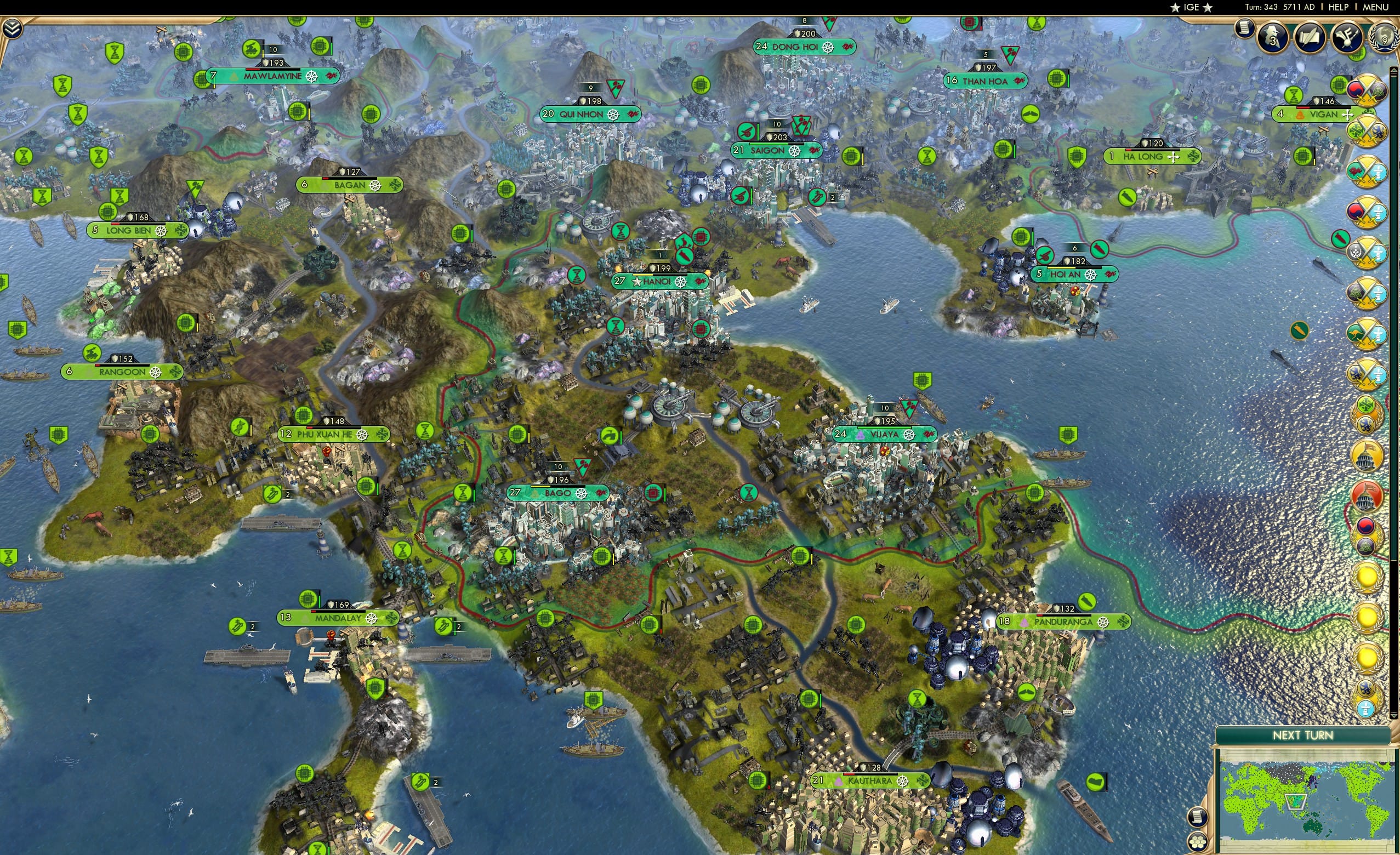Click the yellow production progress bar on Bago's banner

point(541,485)
